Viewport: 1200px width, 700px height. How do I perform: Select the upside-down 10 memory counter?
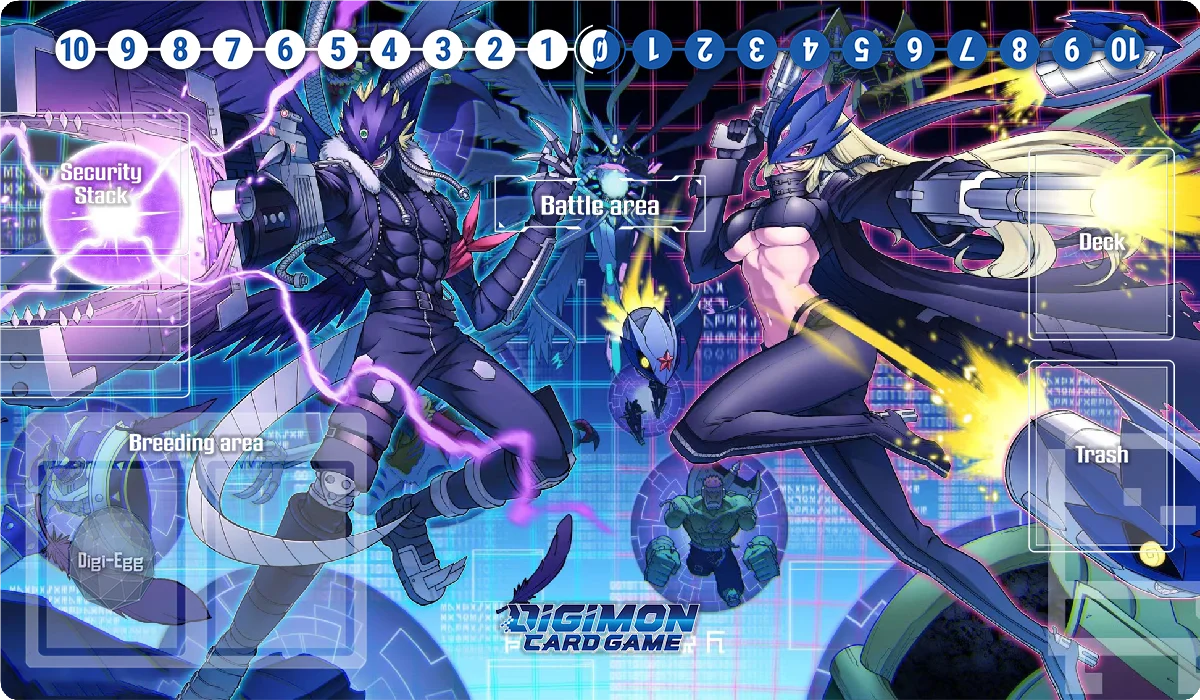coord(1124,48)
